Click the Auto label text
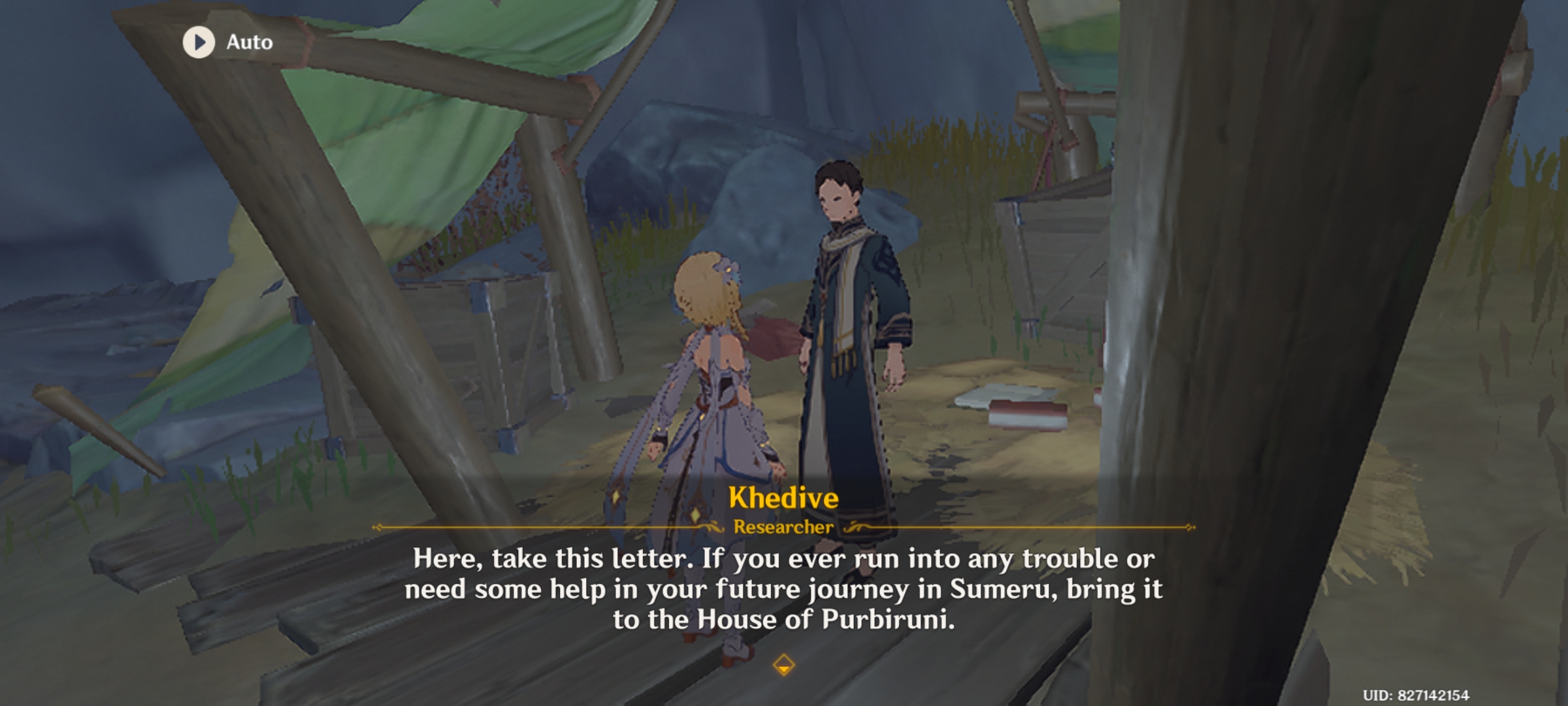Screen dimensions: 1568x706 click(x=250, y=42)
